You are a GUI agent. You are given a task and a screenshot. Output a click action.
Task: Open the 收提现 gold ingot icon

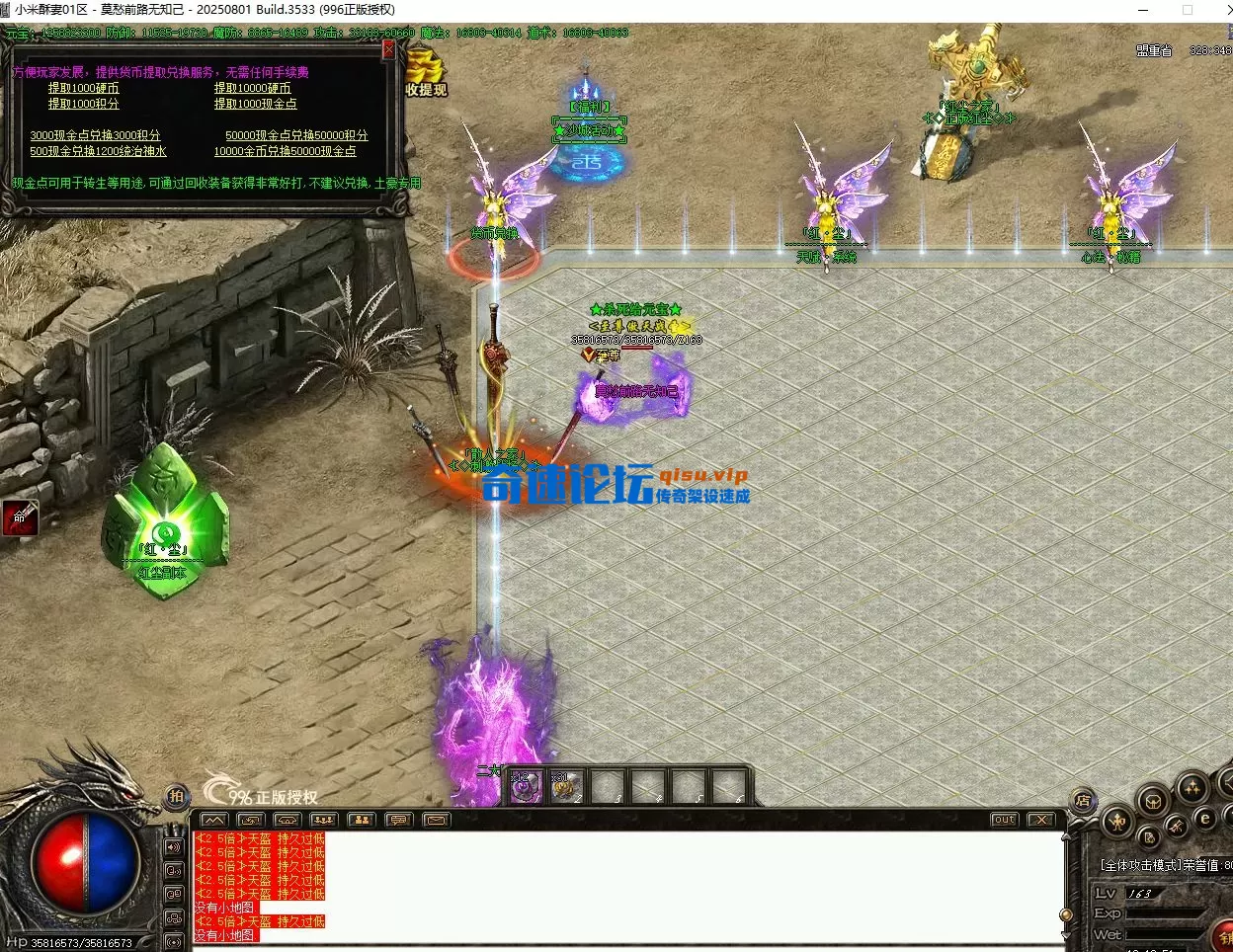tap(426, 73)
